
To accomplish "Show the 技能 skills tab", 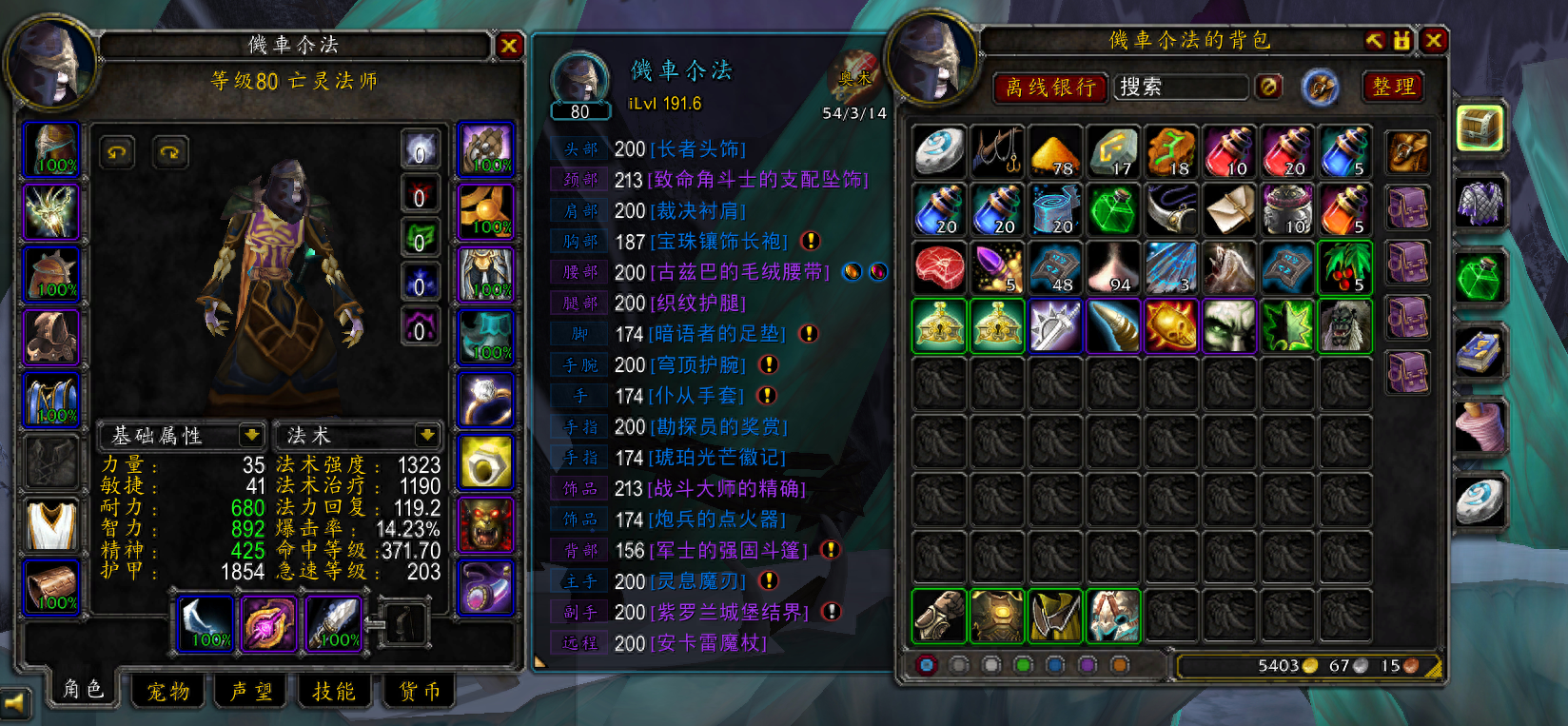I will 334,692.
